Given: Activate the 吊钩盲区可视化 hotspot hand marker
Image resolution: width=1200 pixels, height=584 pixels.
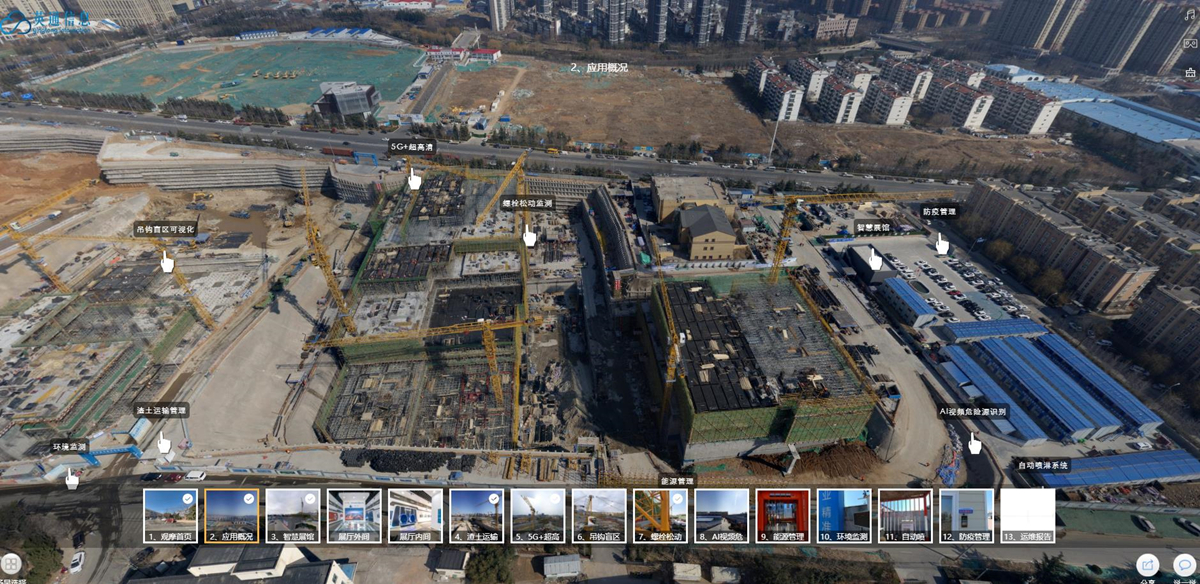Looking at the screenshot, I should tap(167, 262).
